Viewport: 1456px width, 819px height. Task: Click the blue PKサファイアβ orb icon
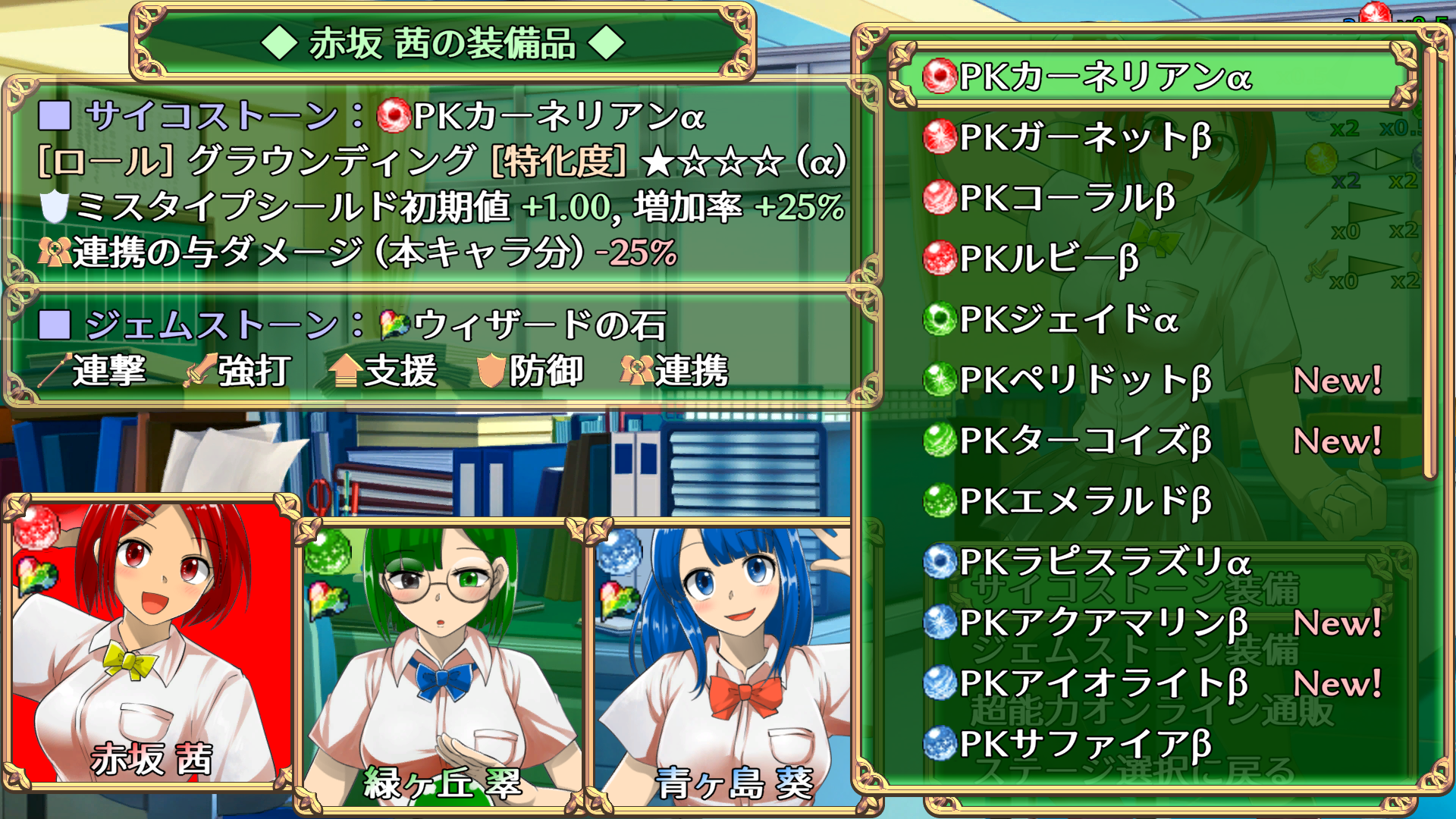pyautogui.click(x=939, y=740)
